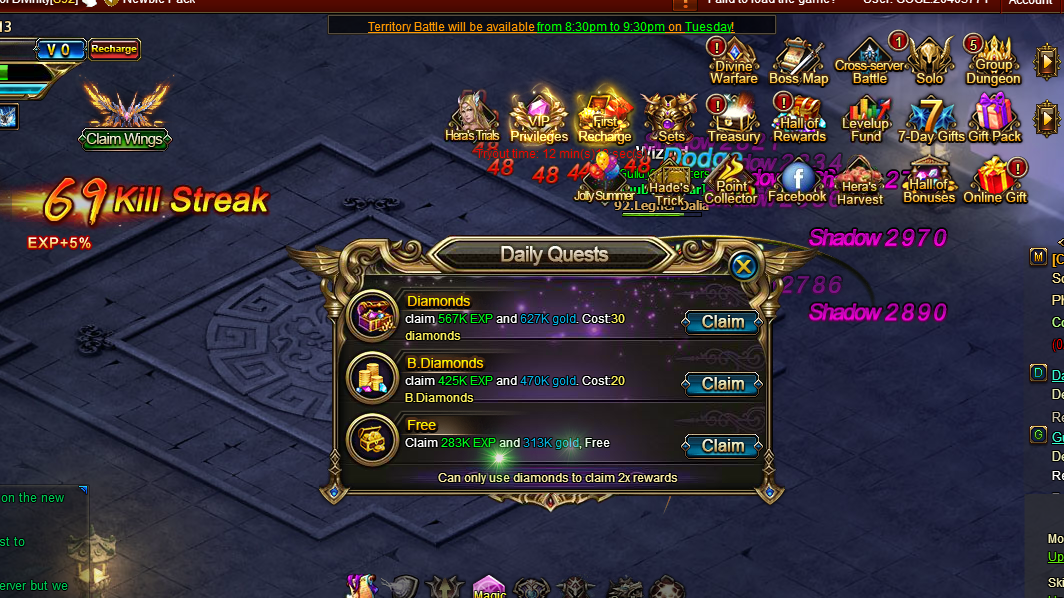Open the Facebook icon
The width and height of the screenshot is (1064, 598).
(x=797, y=180)
